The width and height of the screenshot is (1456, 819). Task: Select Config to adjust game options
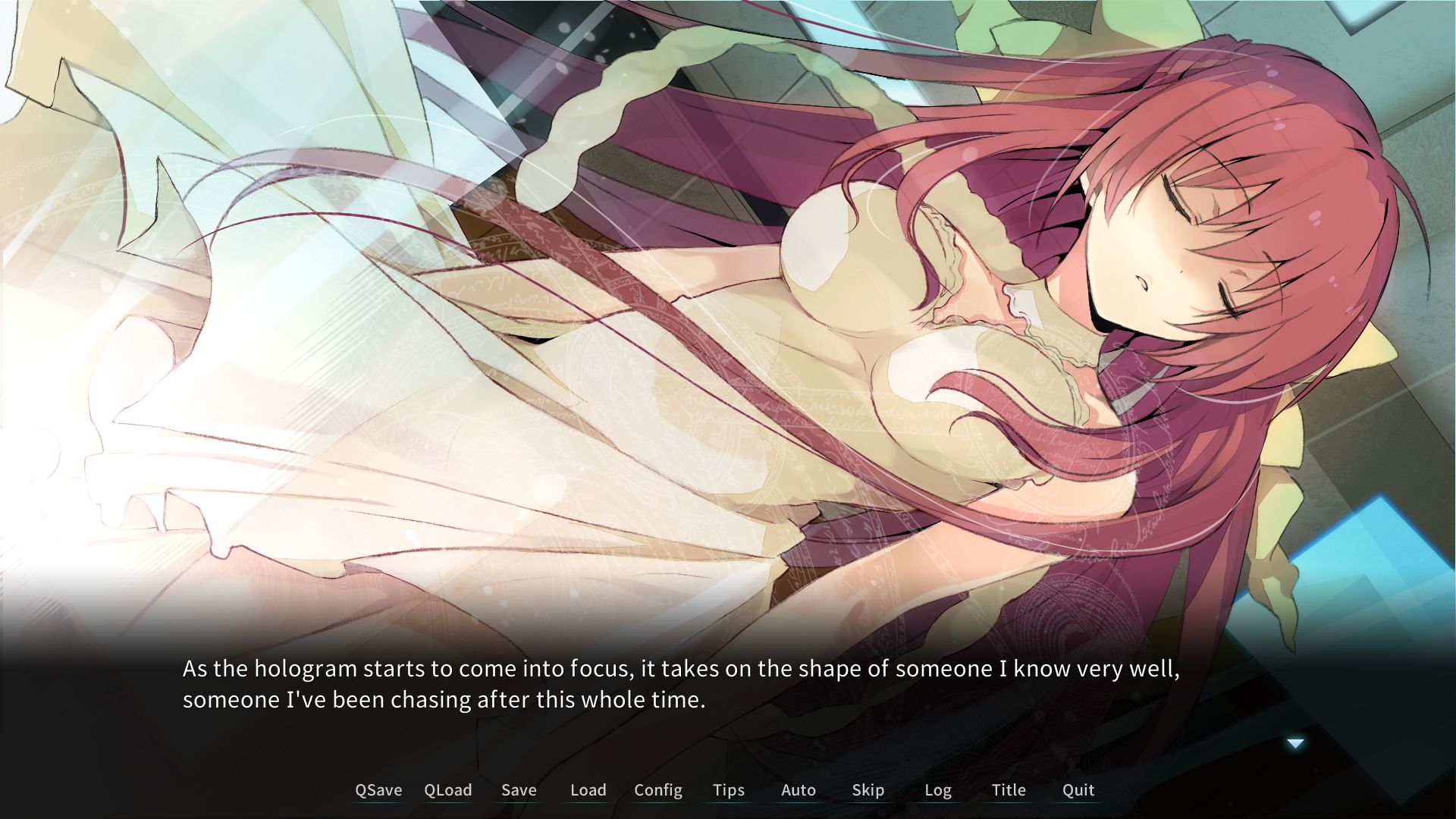657,789
